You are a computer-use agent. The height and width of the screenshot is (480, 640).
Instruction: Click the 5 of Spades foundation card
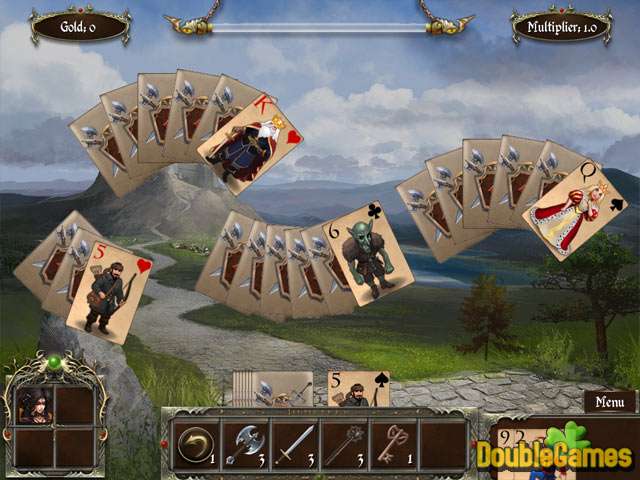[x=358, y=389]
